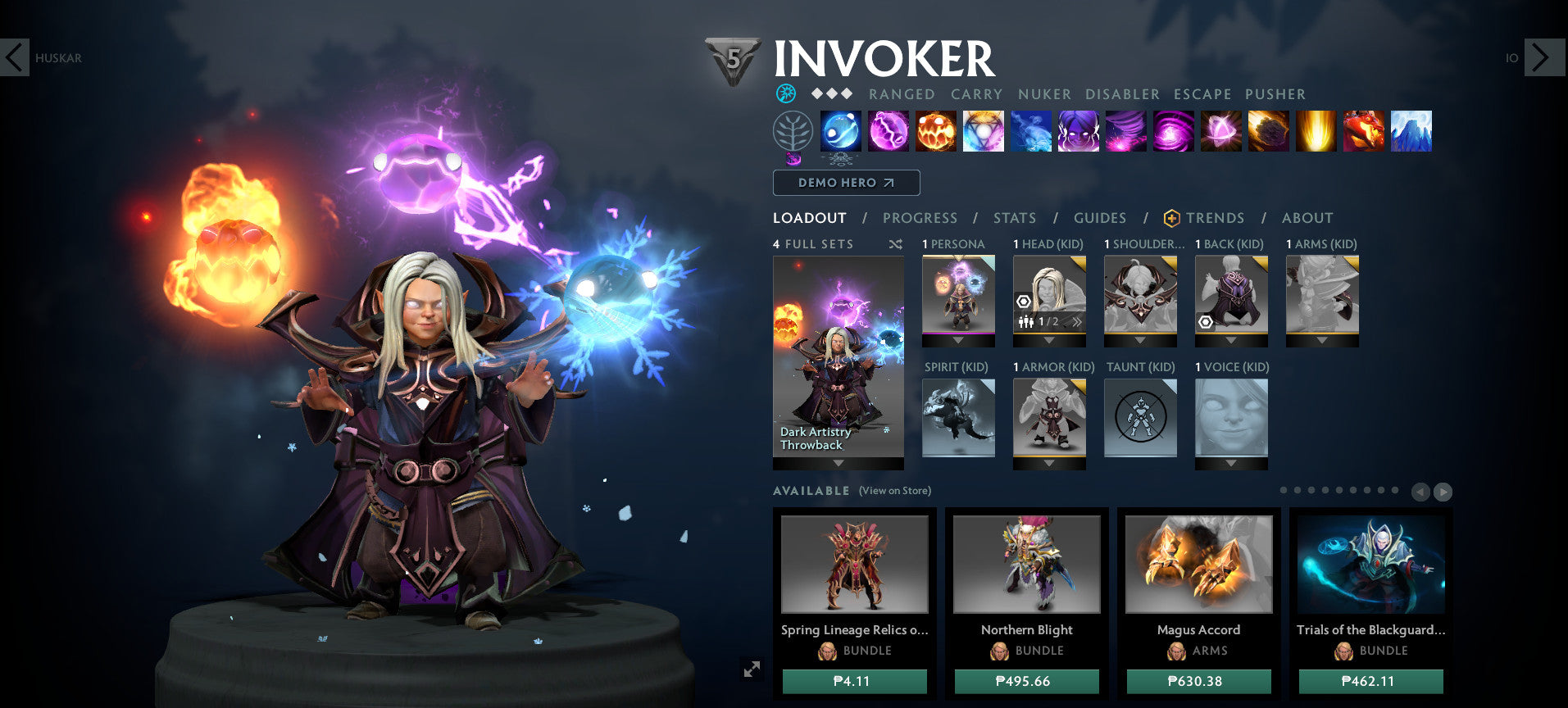Expand hero preview with the fullscreen arrows icon
The image size is (1568, 708).
point(753,670)
